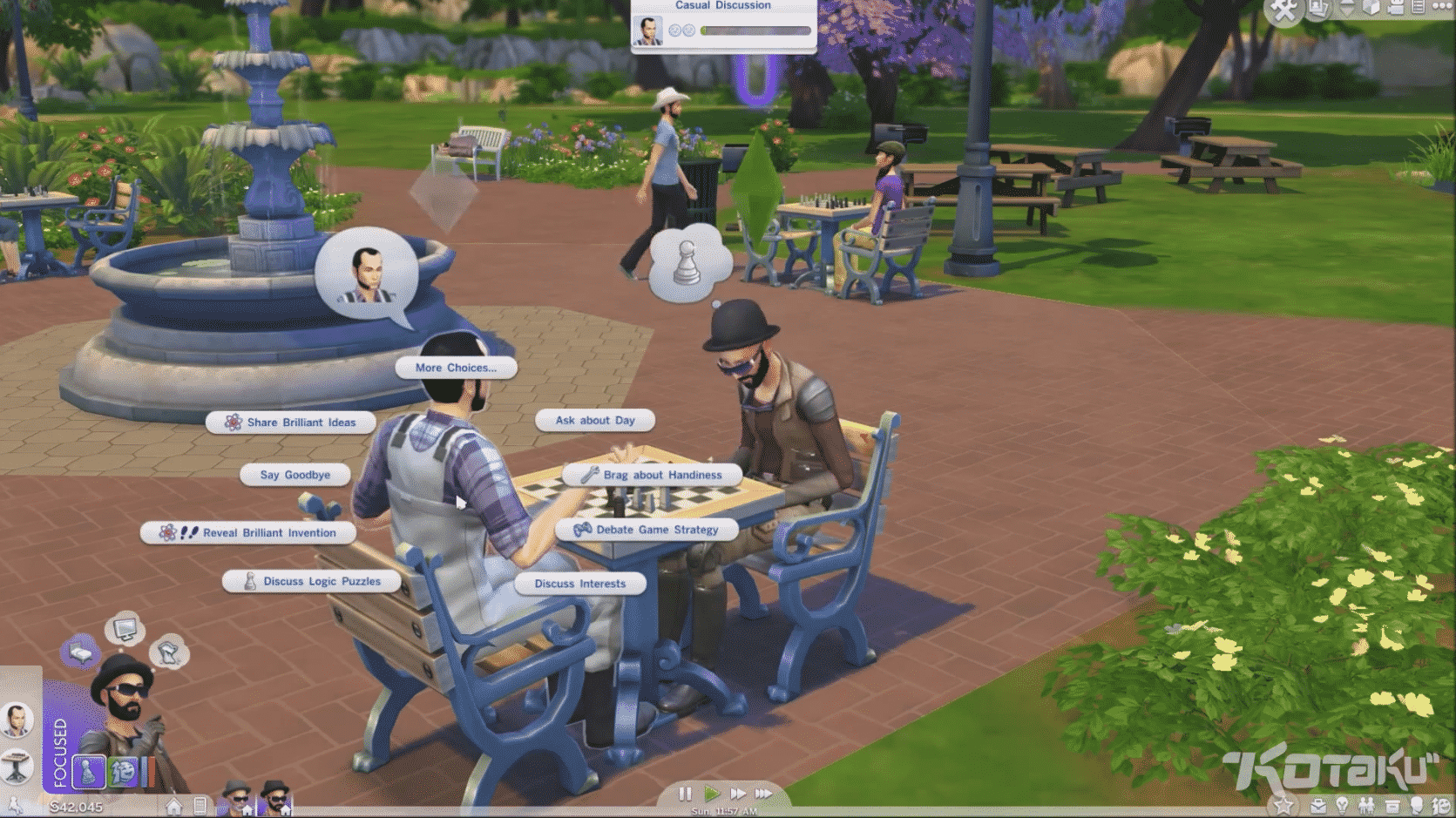Open the computer whim bubble
The height and width of the screenshot is (818, 1456).
point(125,627)
